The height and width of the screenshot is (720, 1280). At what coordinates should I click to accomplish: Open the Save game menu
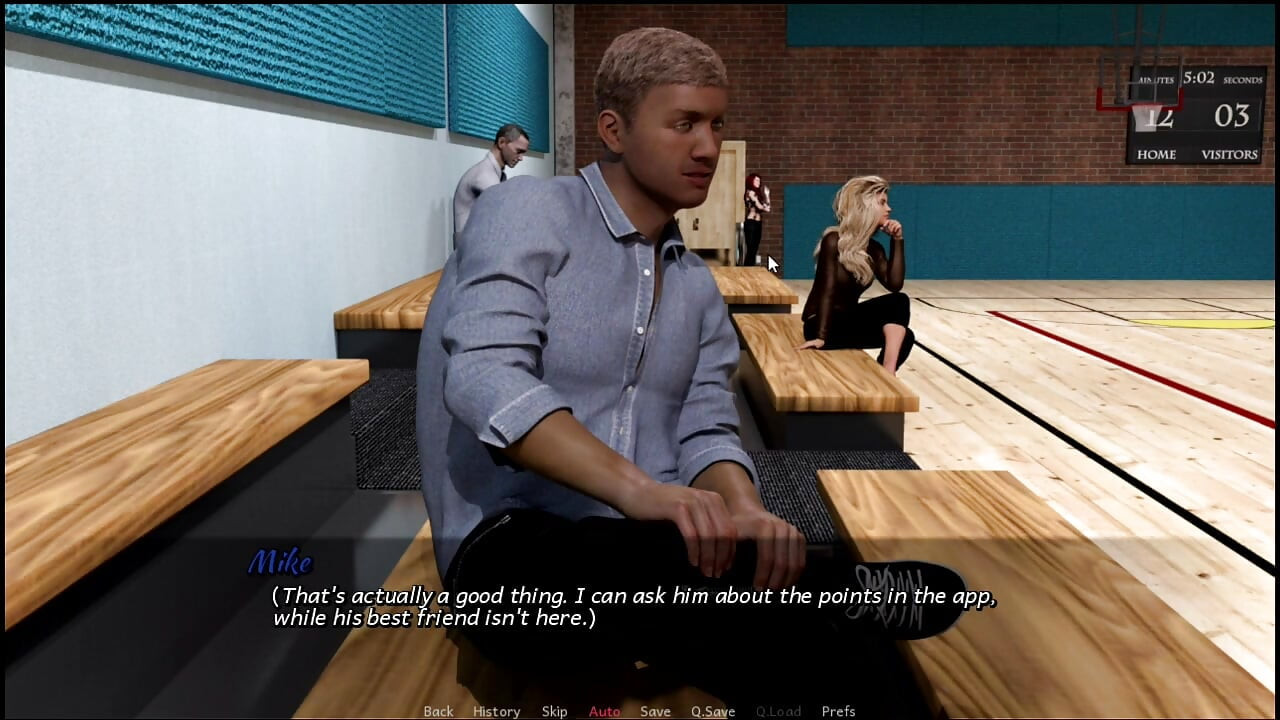655,711
